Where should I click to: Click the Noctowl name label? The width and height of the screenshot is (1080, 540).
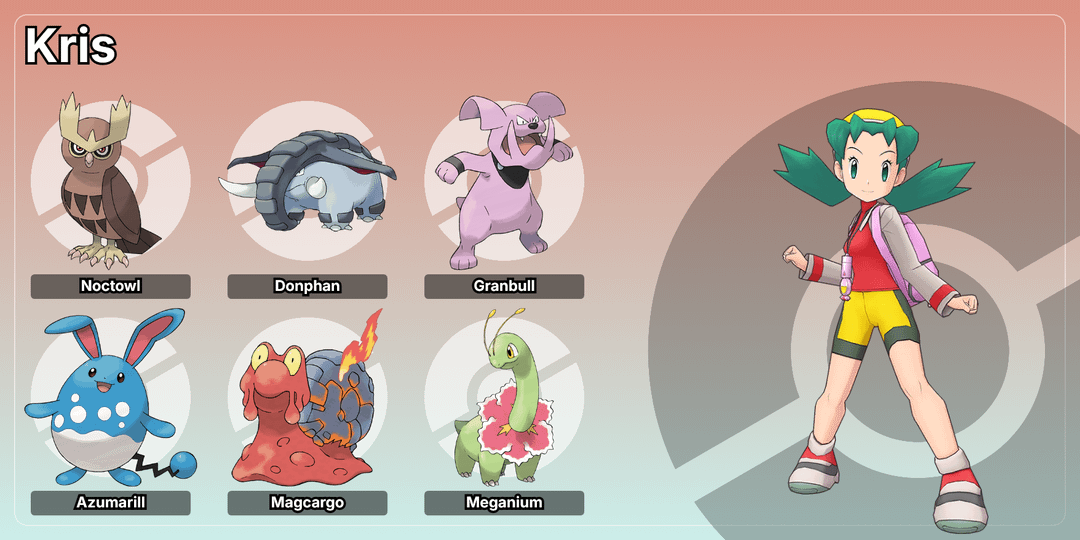click(x=110, y=286)
